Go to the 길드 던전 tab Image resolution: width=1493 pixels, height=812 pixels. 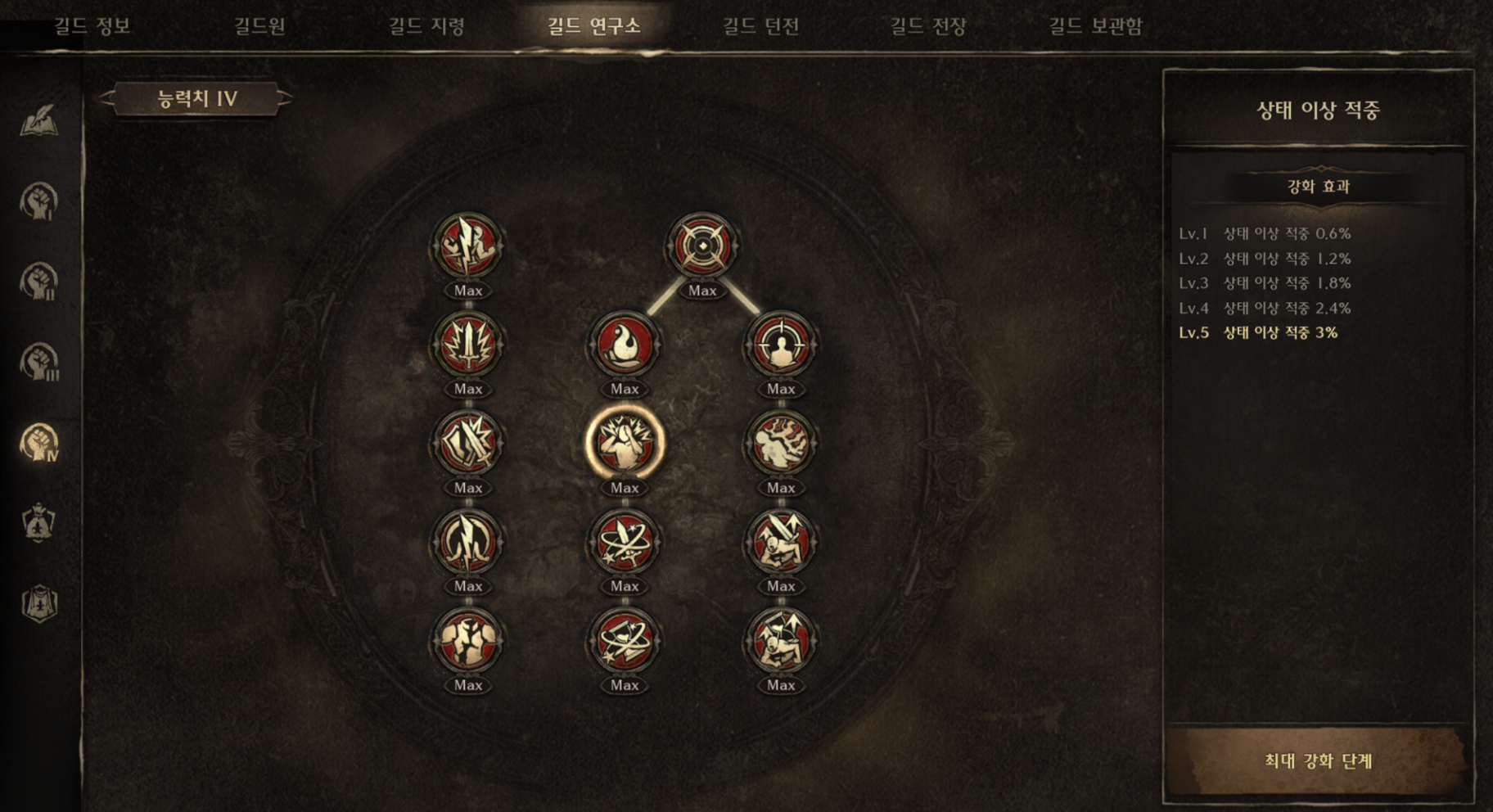(x=760, y=26)
